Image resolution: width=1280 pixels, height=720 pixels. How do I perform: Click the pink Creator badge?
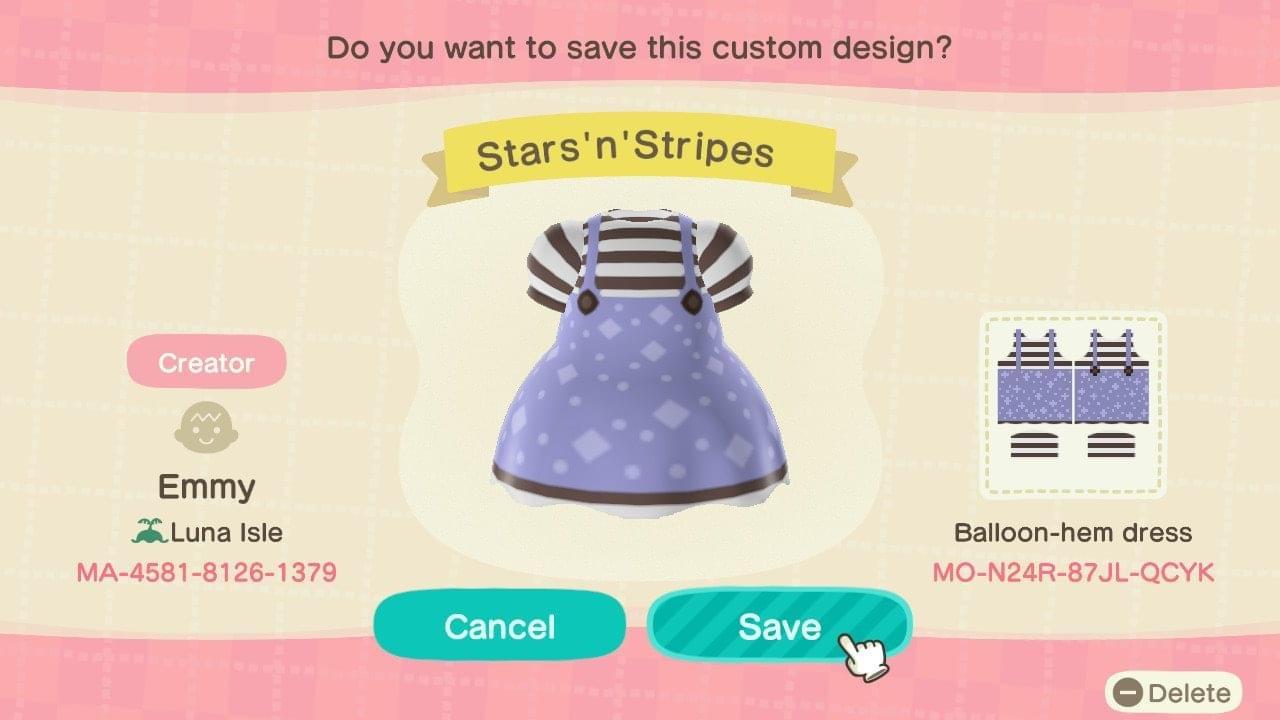click(206, 362)
